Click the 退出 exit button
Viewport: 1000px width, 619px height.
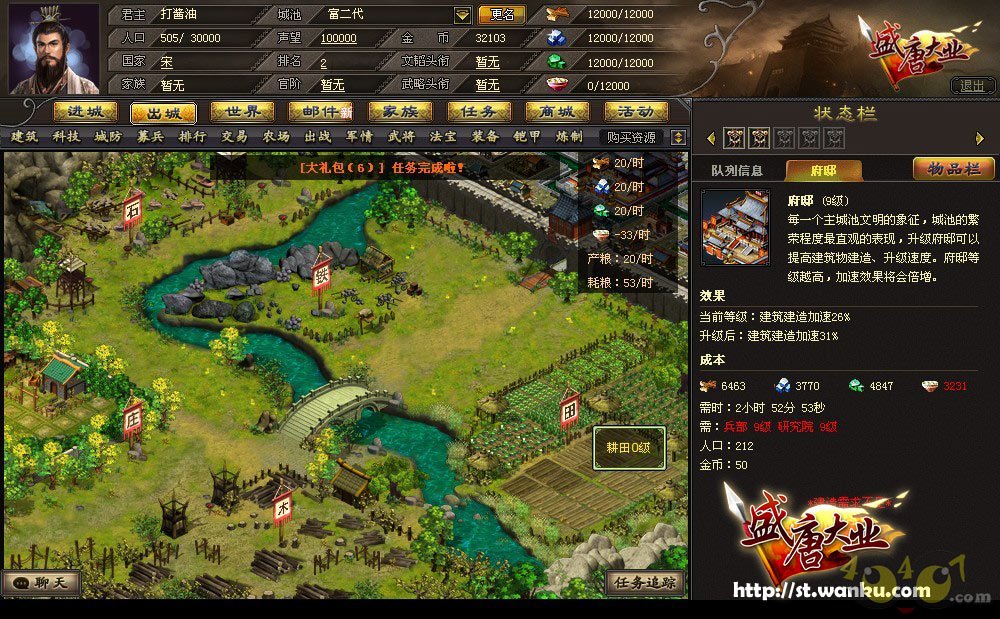972,86
